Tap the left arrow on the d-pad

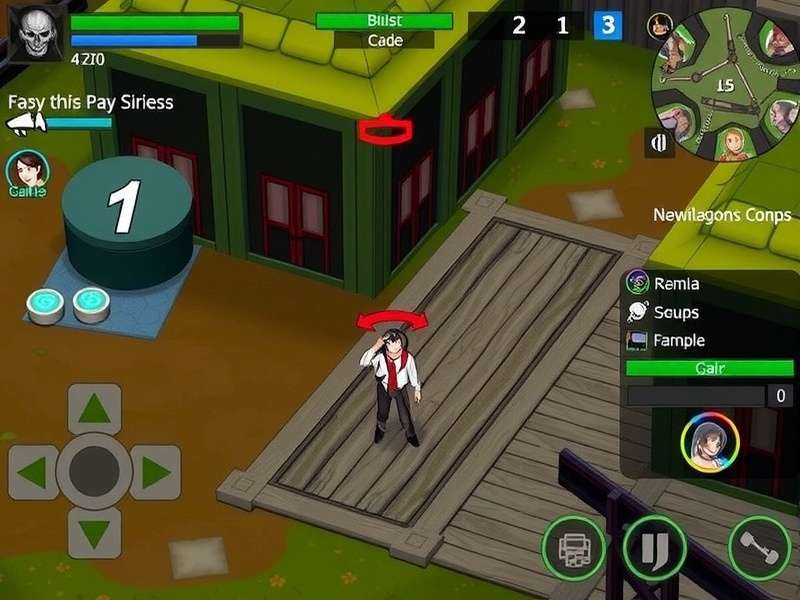[33, 472]
